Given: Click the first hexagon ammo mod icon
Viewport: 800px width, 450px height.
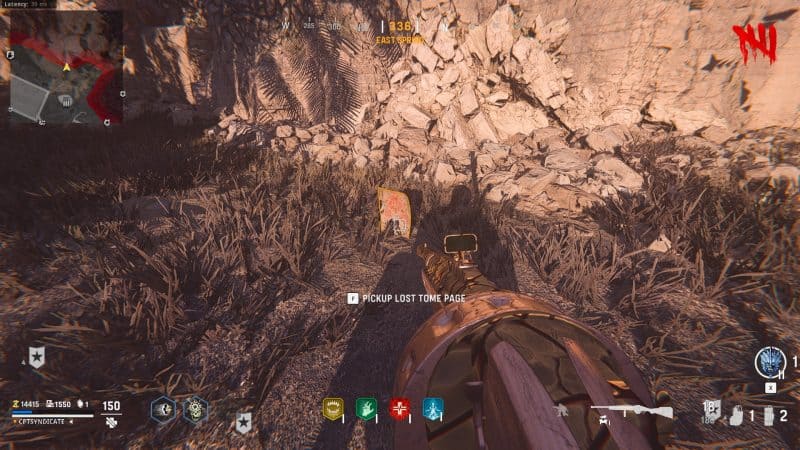Looking at the screenshot, I should point(163,408).
